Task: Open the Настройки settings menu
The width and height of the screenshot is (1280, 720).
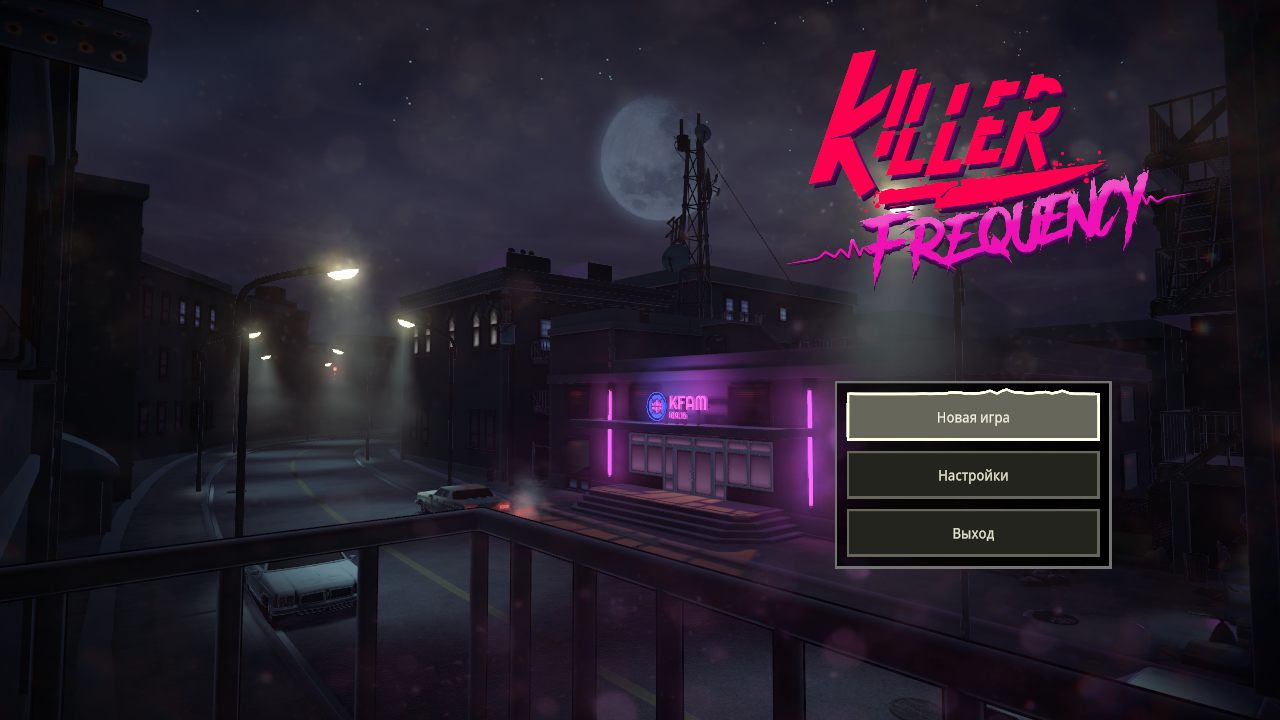Action: pyautogui.click(x=973, y=475)
